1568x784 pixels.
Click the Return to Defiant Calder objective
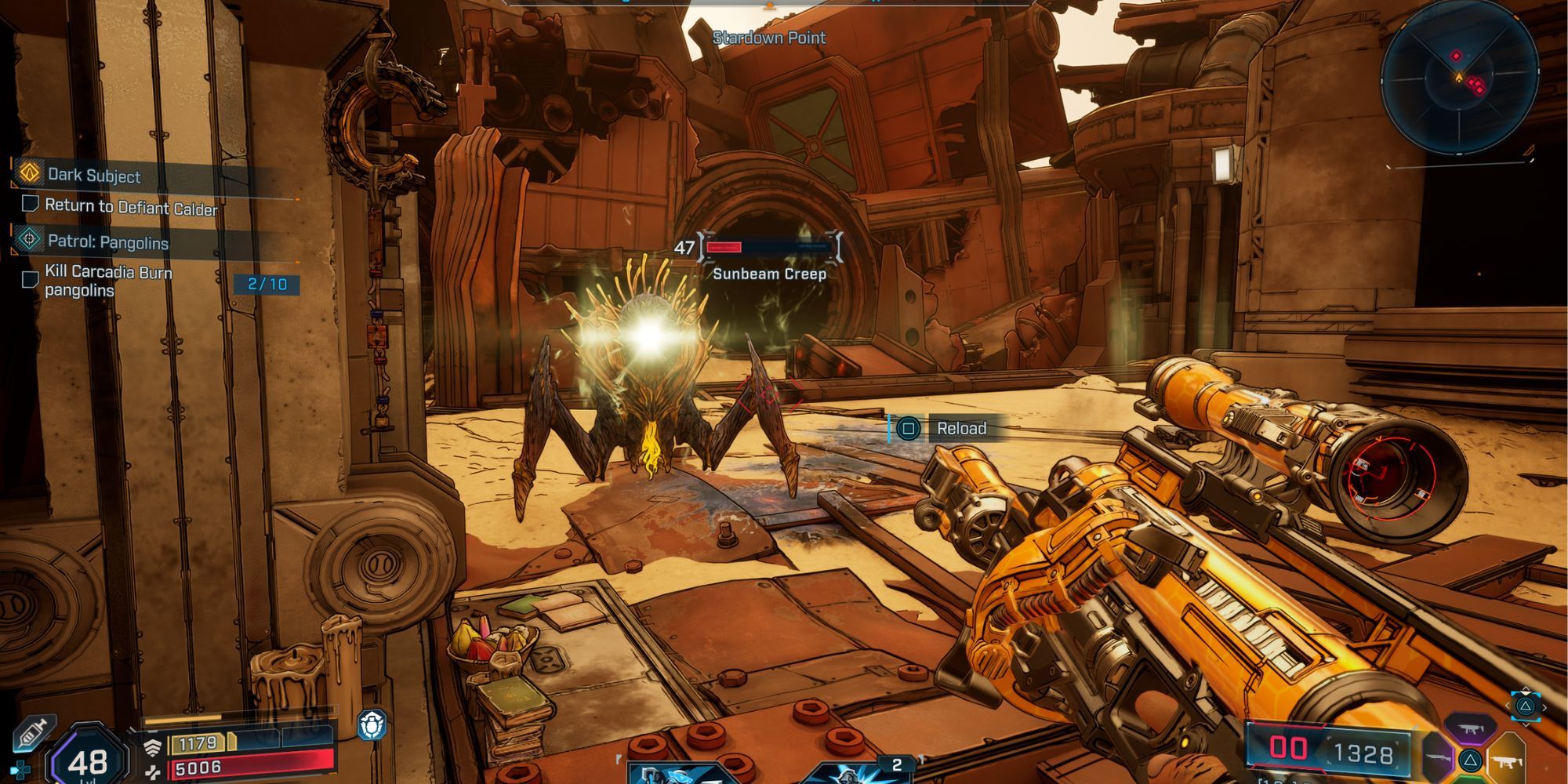[x=131, y=207]
